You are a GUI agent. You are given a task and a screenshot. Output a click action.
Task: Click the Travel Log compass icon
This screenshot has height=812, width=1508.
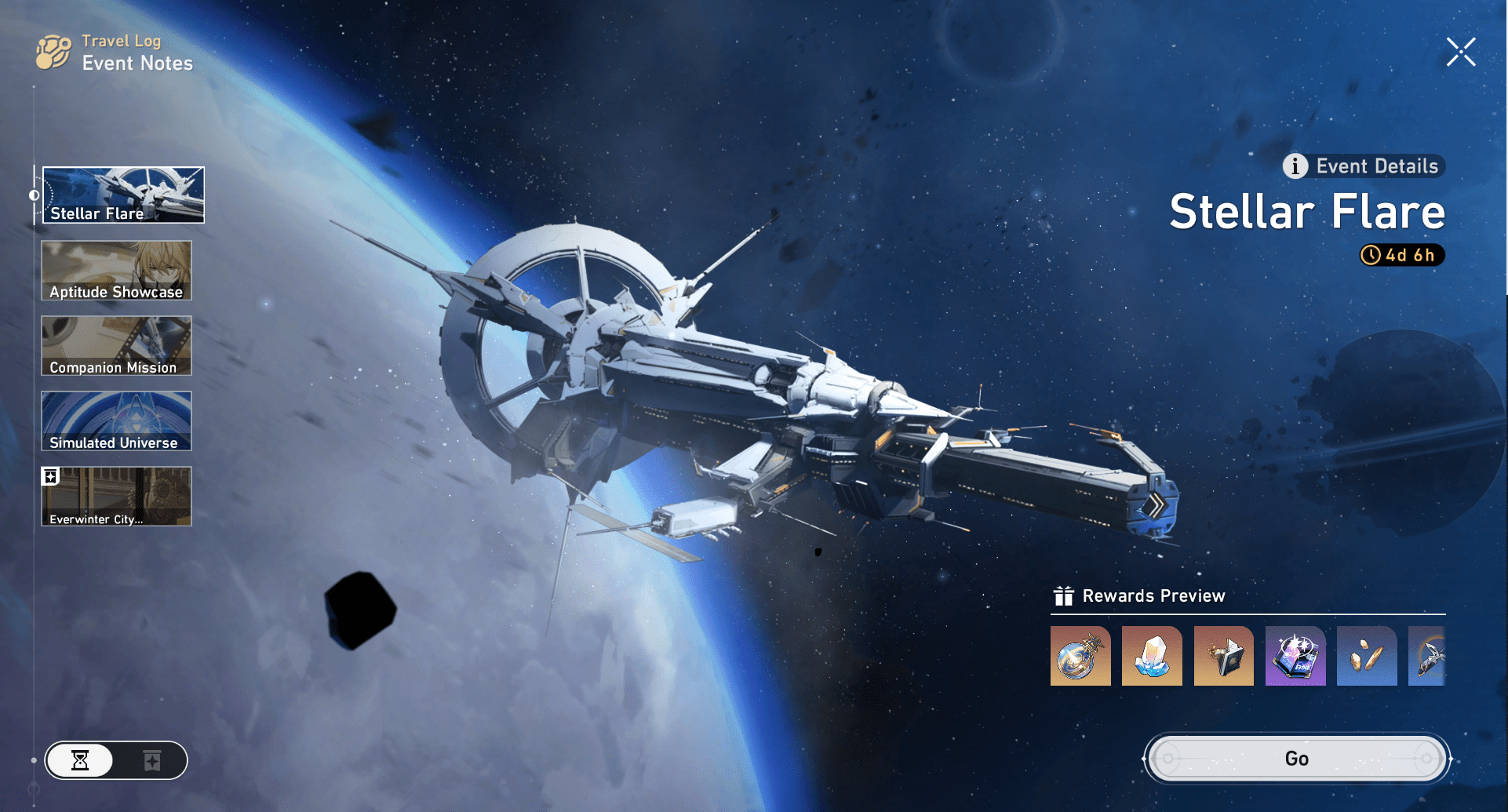(51, 52)
